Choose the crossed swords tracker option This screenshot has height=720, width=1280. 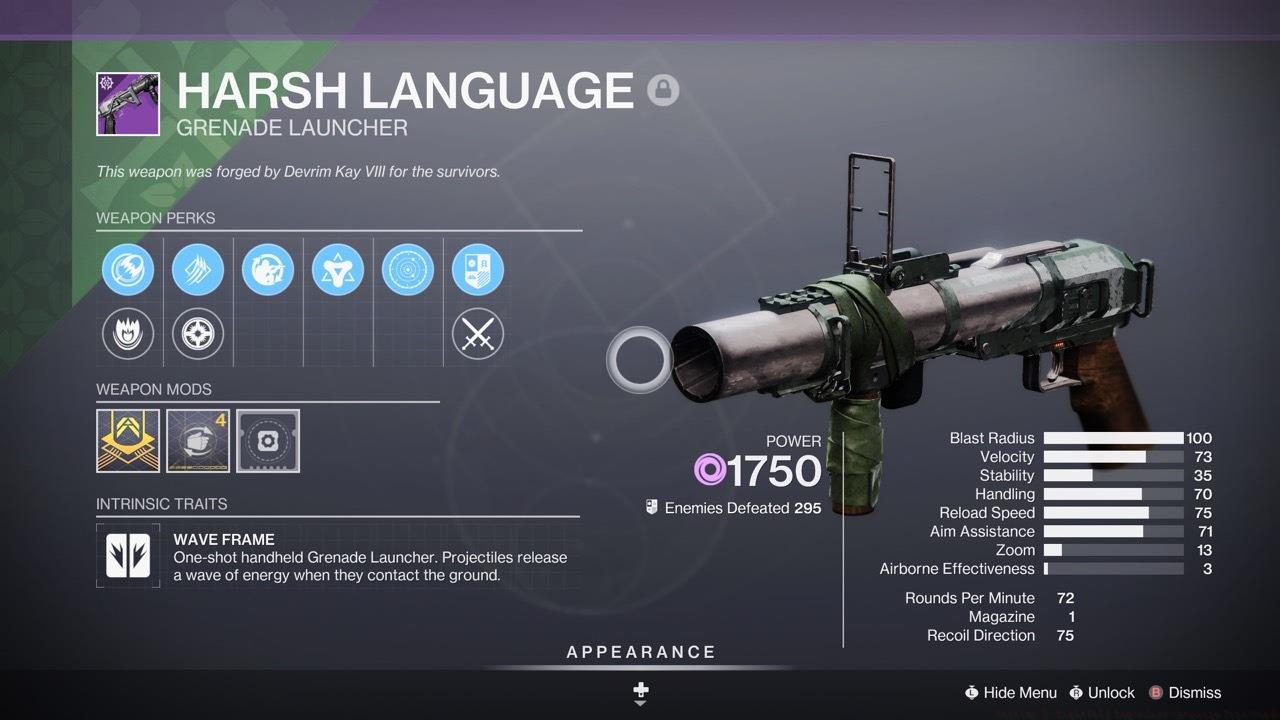[478, 334]
